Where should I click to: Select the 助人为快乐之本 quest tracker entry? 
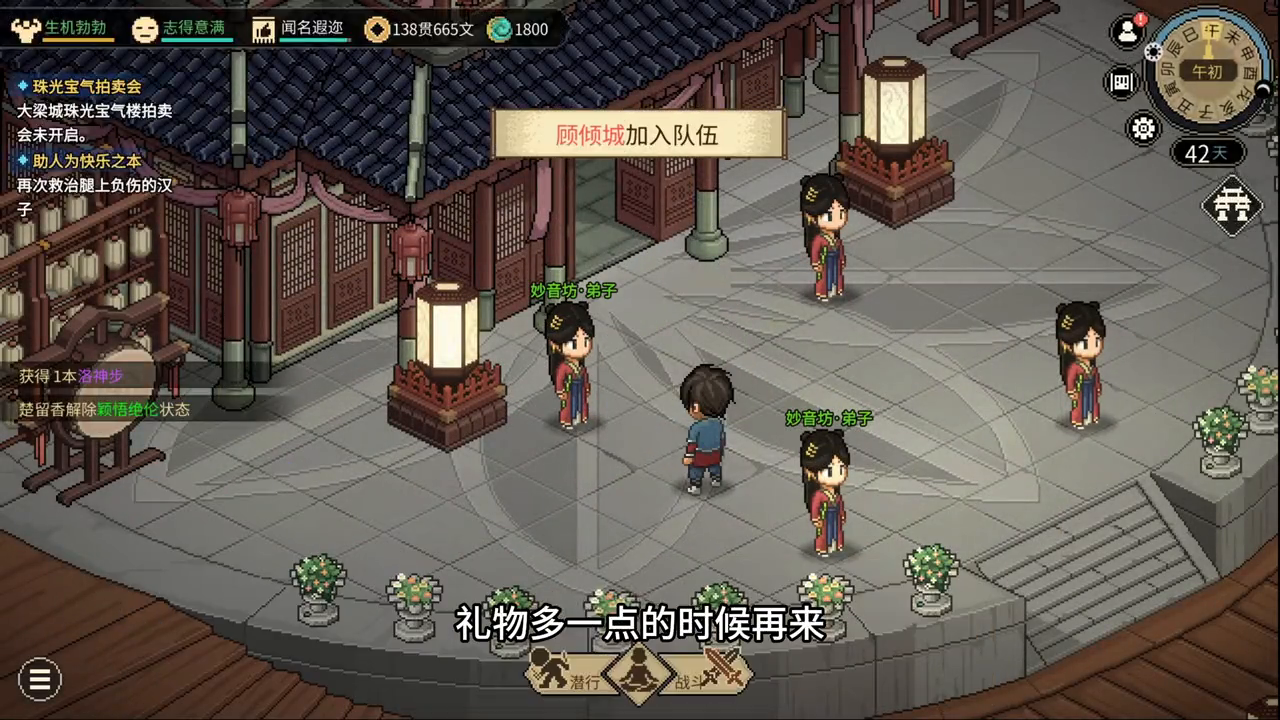[86, 160]
